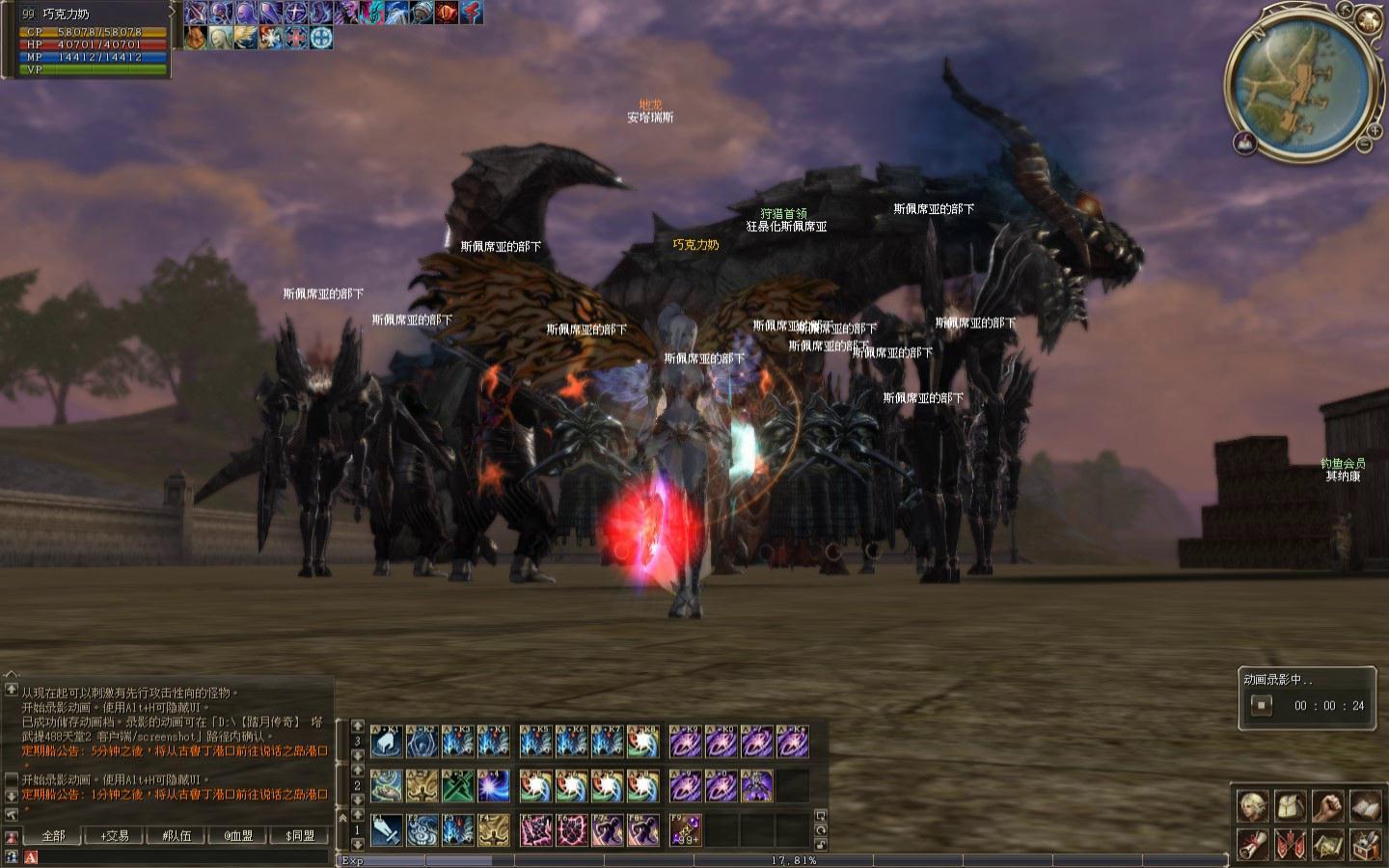Click the circular minimap
Image resolution: width=1389 pixels, height=868 pixels.
[x=1298, y=81]
